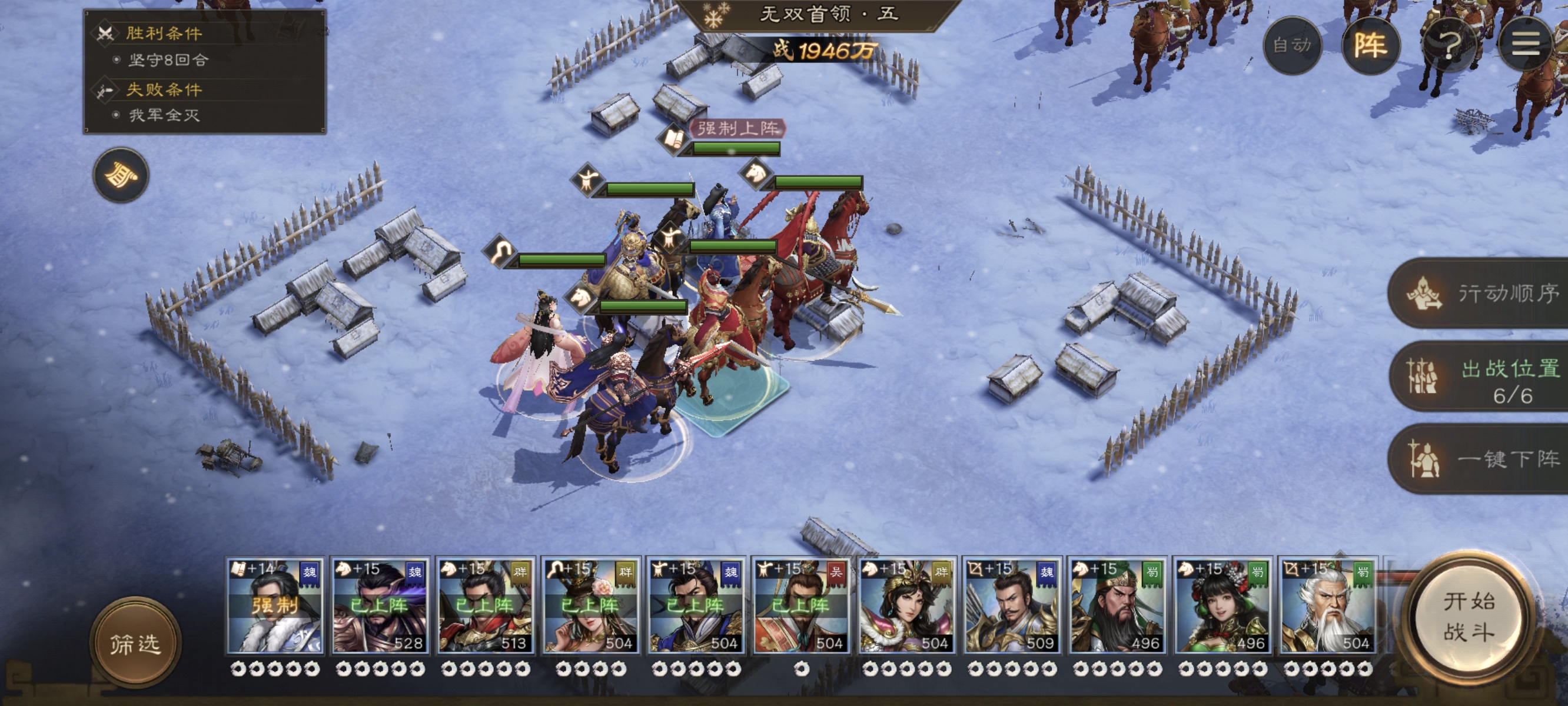This screenshot has height=706, width=1568.
Task: Open the 筛选 filter button
Action: (135, 642)
